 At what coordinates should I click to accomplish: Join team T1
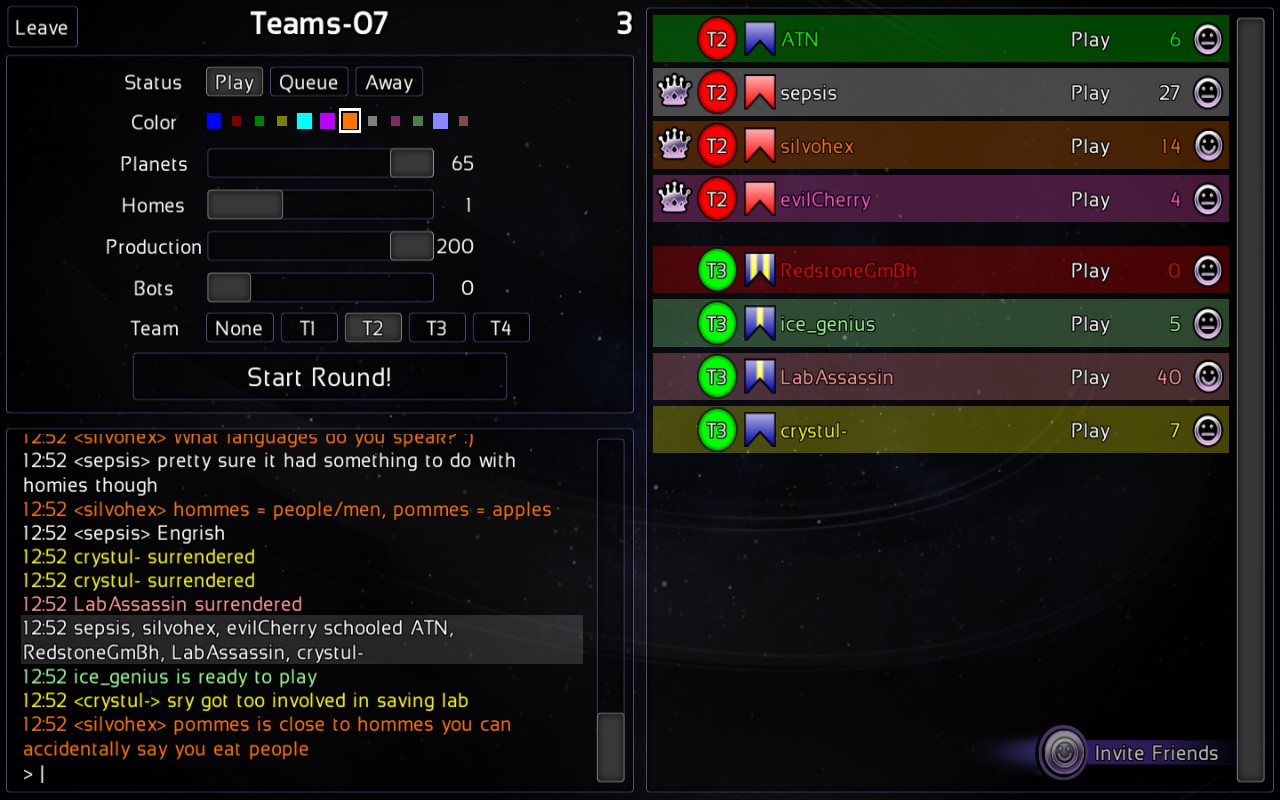308,328
